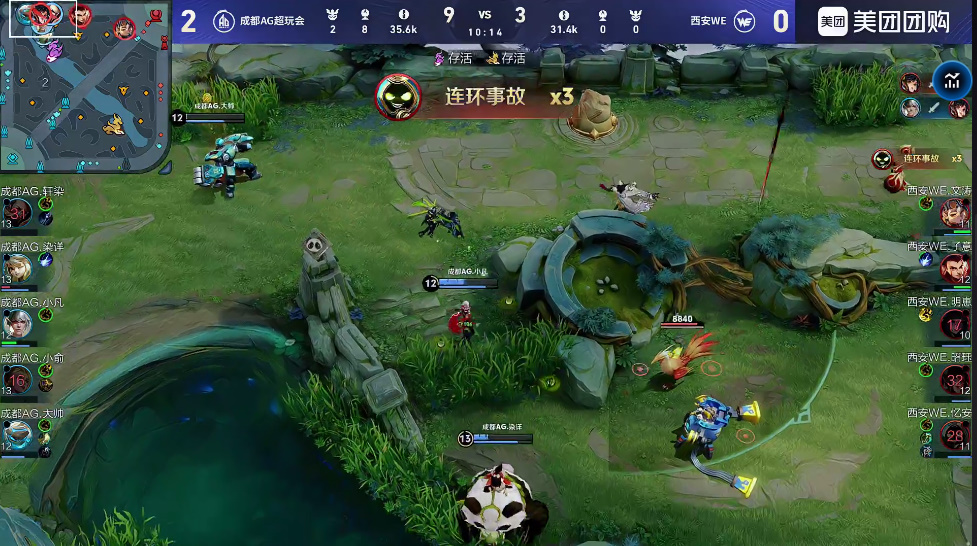Select 西安WE.文涛 player portrait
The width and height of the screenshot is (977, 546).
pos(954,211)
